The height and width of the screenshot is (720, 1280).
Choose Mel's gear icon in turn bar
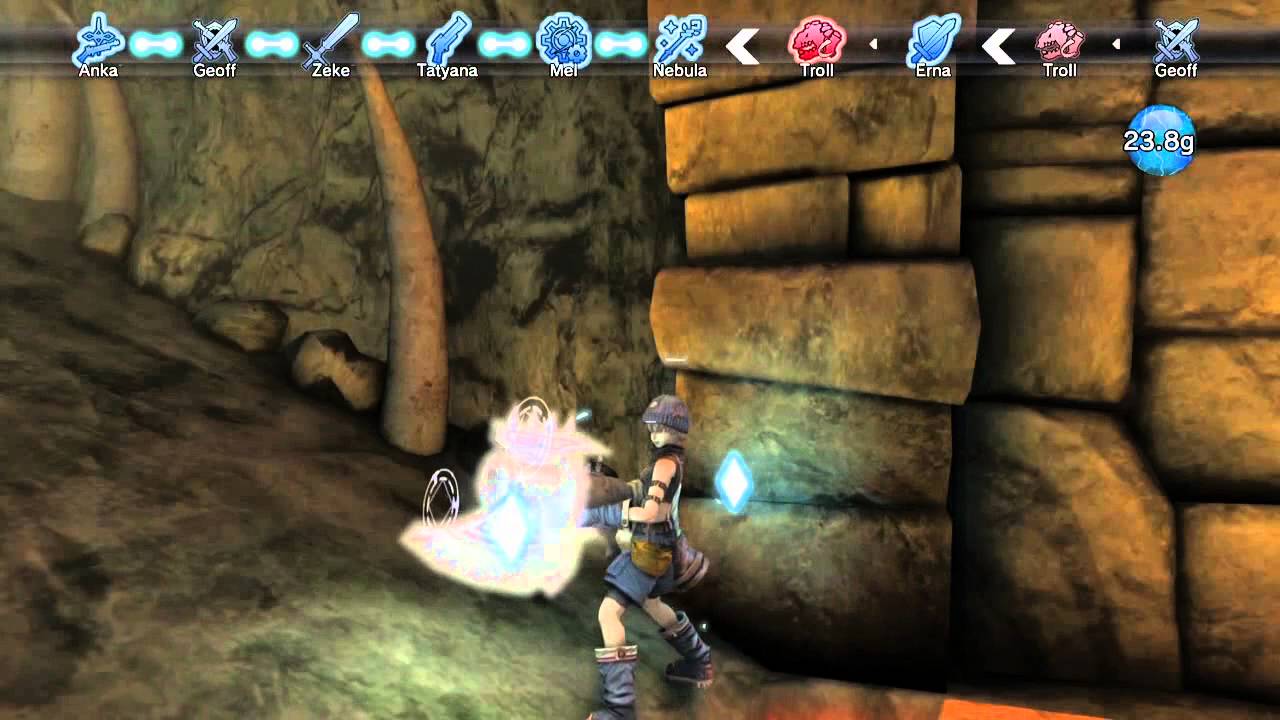pyautogui.click(x=563, y=40)
